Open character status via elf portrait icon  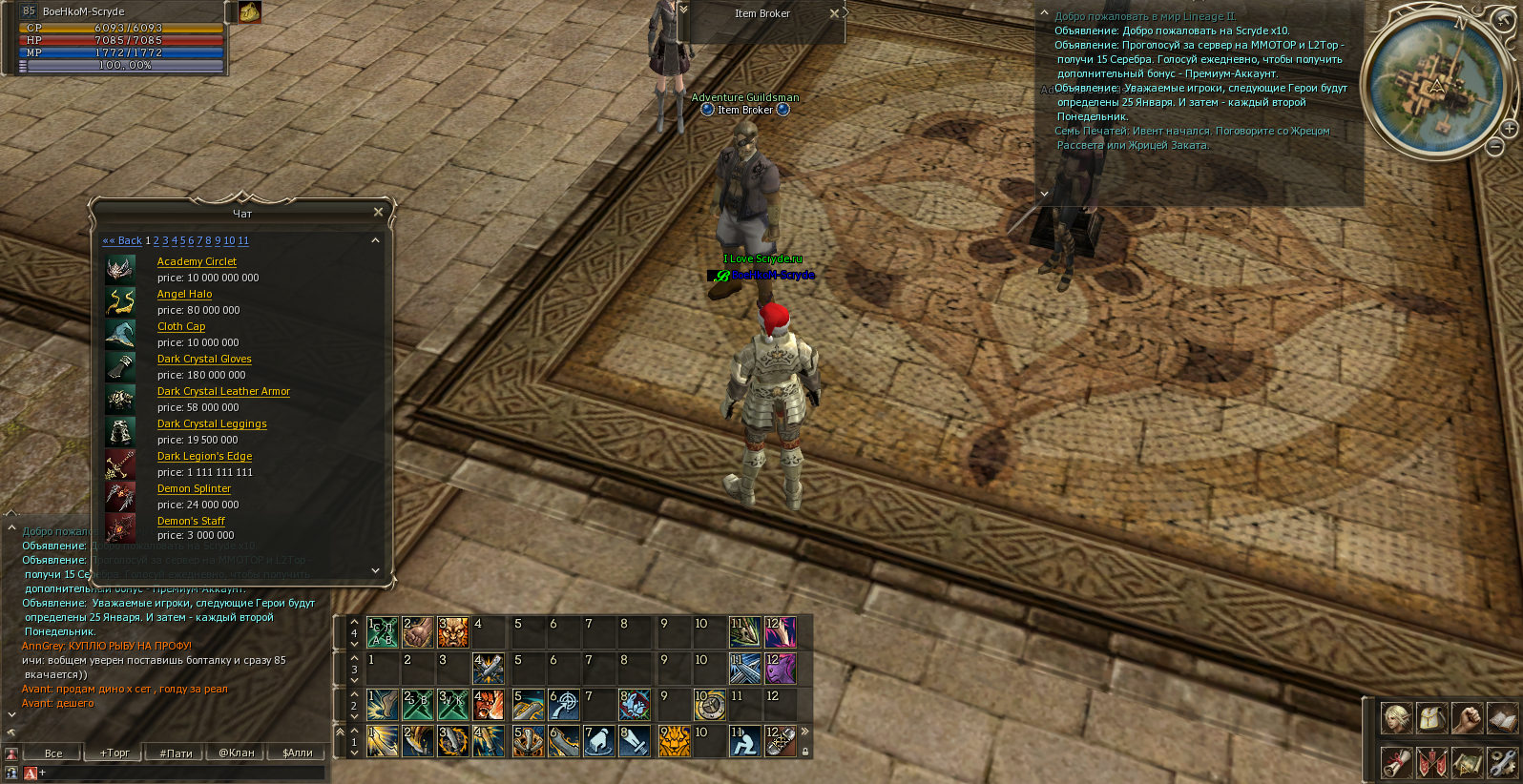coord(1396,718)
